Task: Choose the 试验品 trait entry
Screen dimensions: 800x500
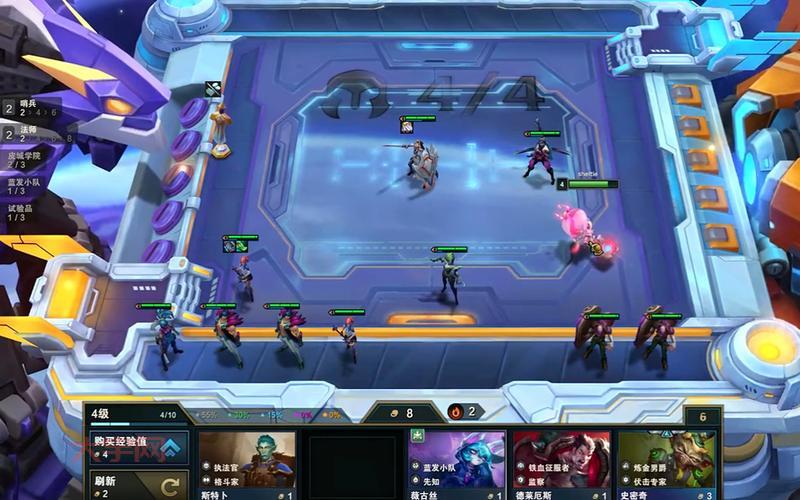Action: tap(24, 212)
